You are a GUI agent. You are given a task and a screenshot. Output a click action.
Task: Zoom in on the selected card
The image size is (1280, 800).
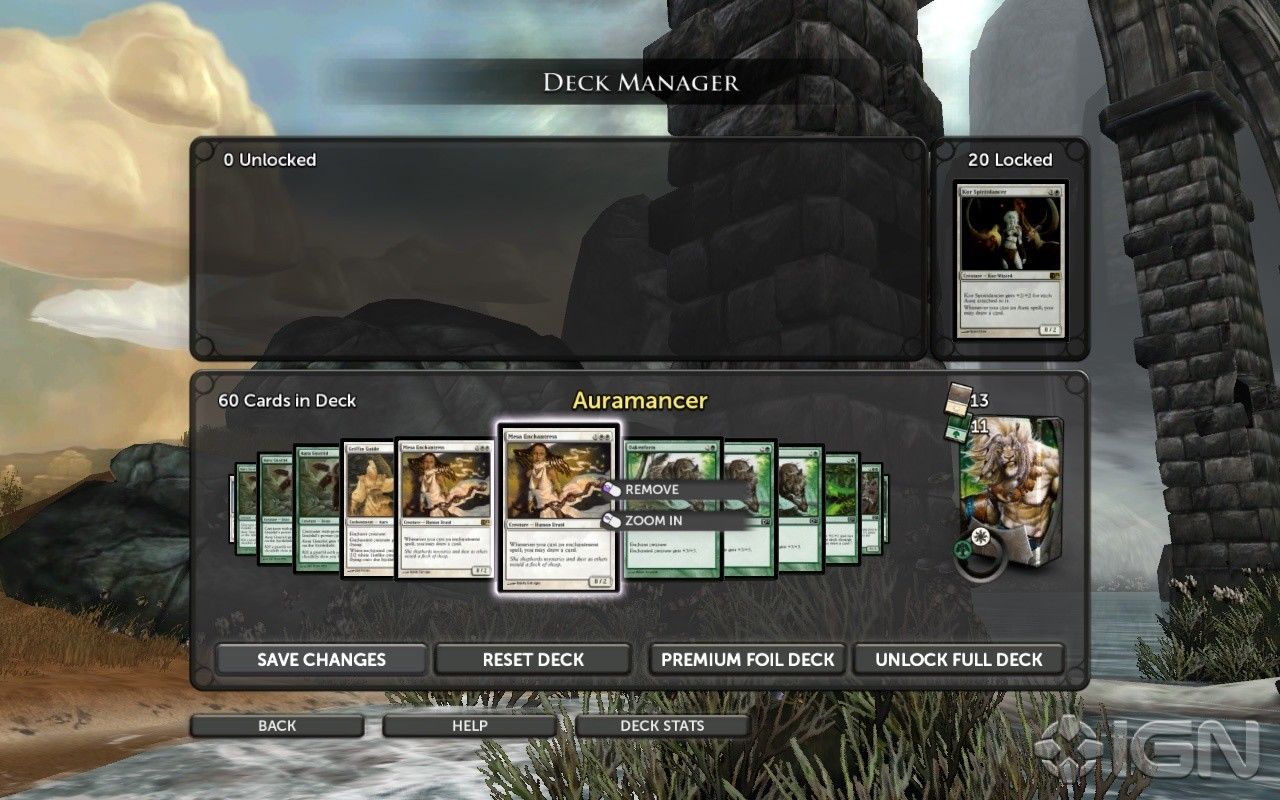(x=654, y=521)
